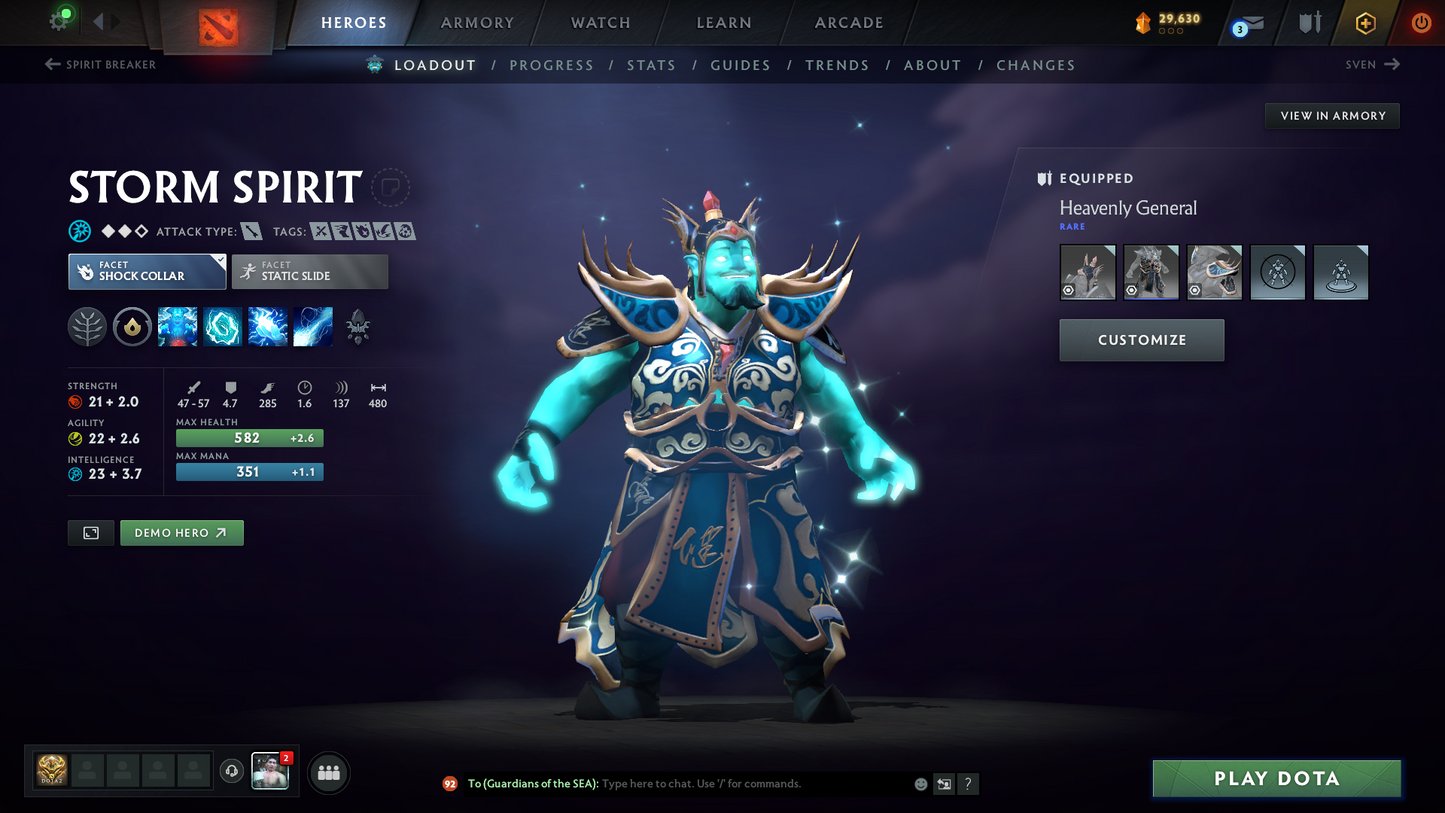Open the settings gear menu
Viewport: 1445px width, 813px height.
(58, 22)
